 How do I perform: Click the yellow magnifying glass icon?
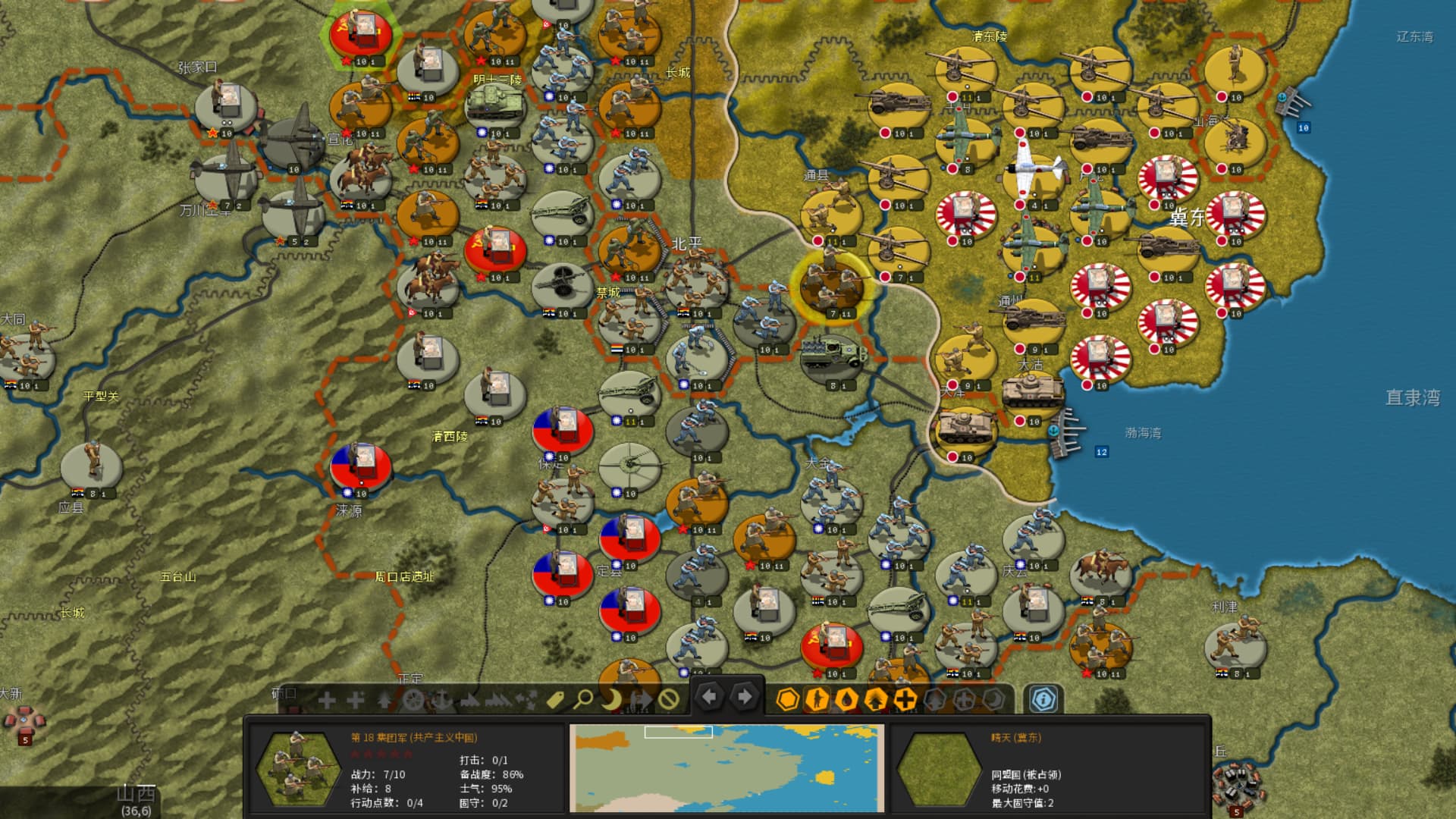pos(583,699)
